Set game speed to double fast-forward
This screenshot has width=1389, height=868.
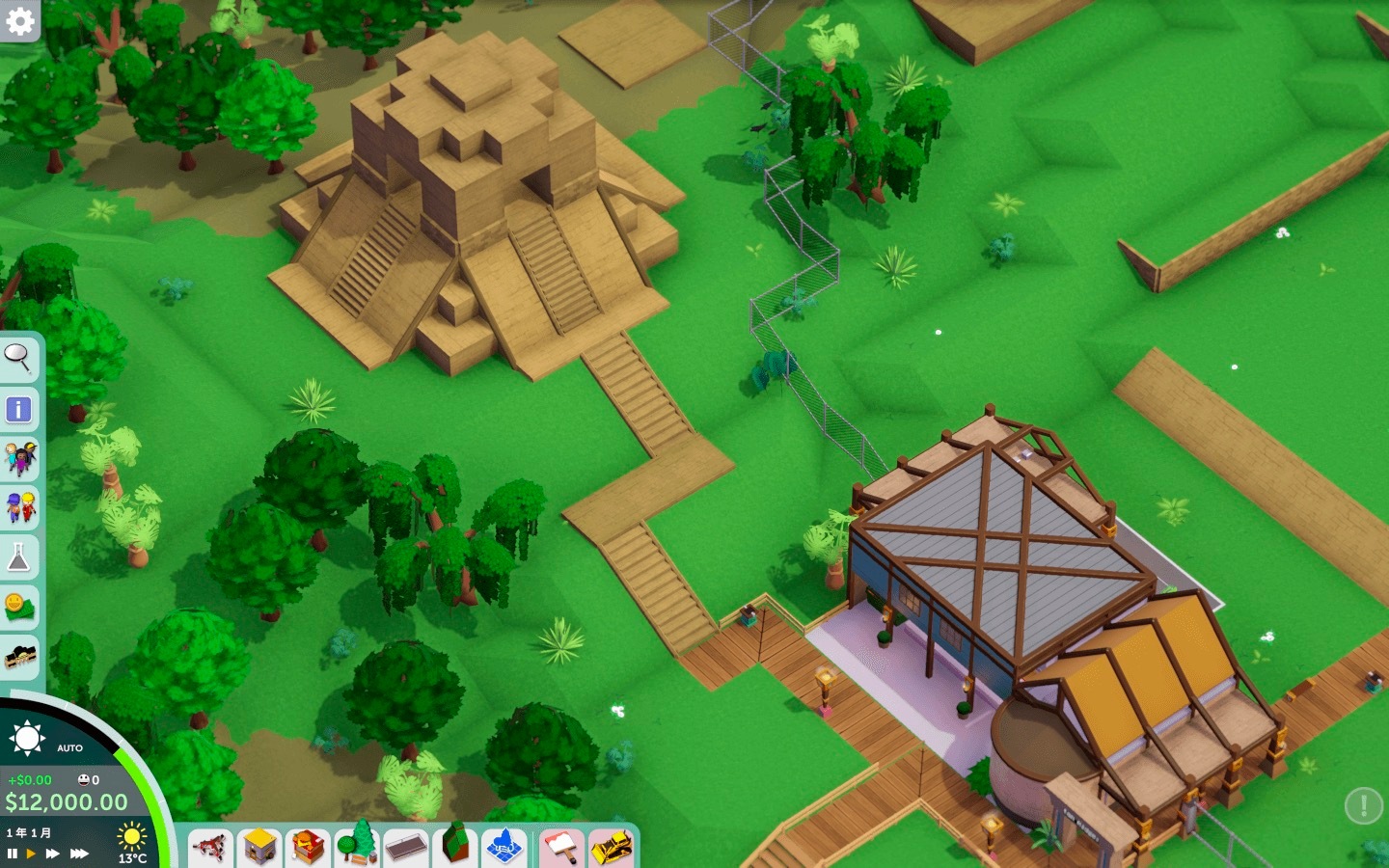52,854
